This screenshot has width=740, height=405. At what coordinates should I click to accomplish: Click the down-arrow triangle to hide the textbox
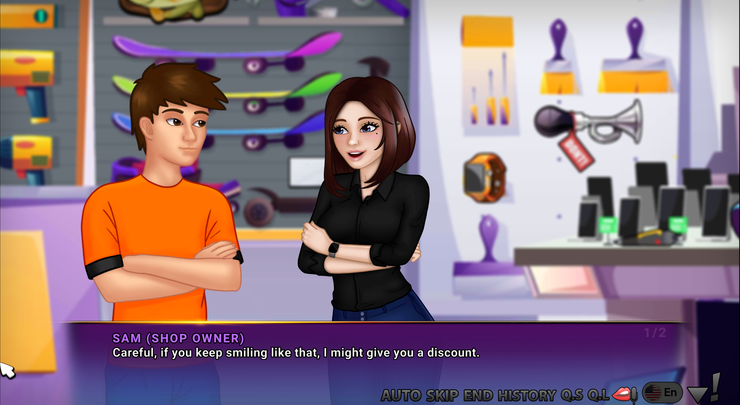697,394
